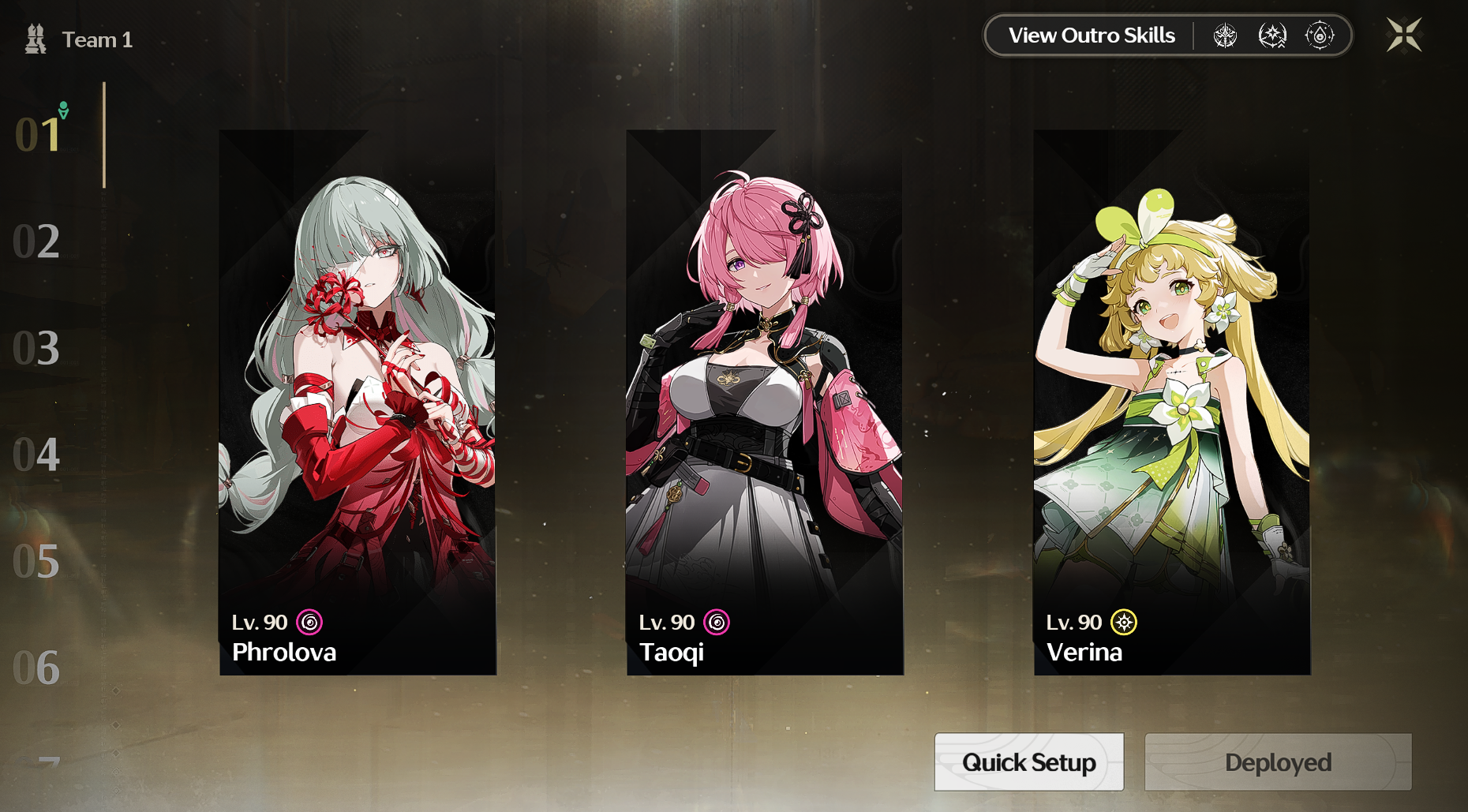1468x812 pixels.
Task: Click the star-shaped outro skill icon
Action: [1273, 35]
